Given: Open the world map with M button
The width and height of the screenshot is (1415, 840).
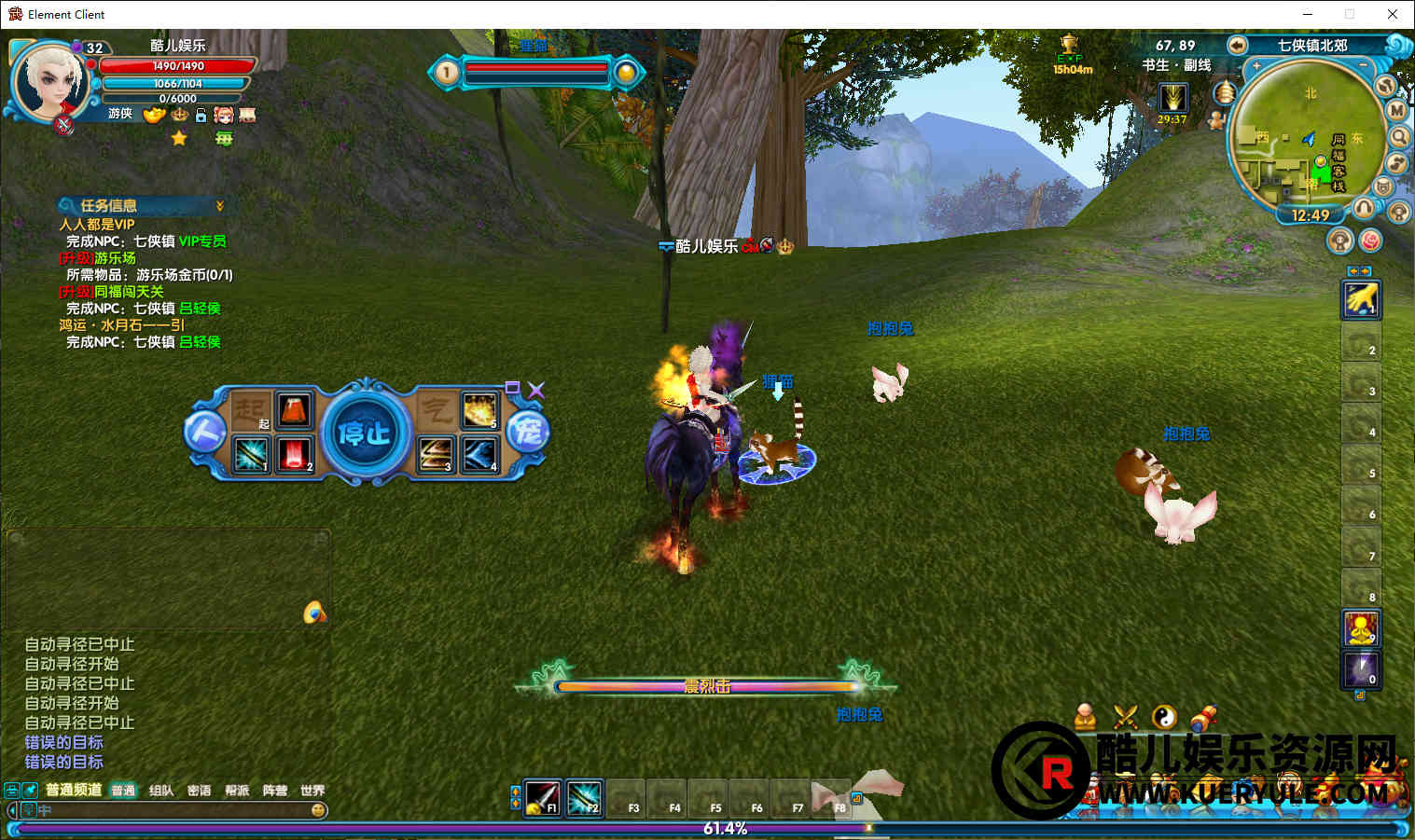Looking at the screenshot, I should click(1396, 110).
